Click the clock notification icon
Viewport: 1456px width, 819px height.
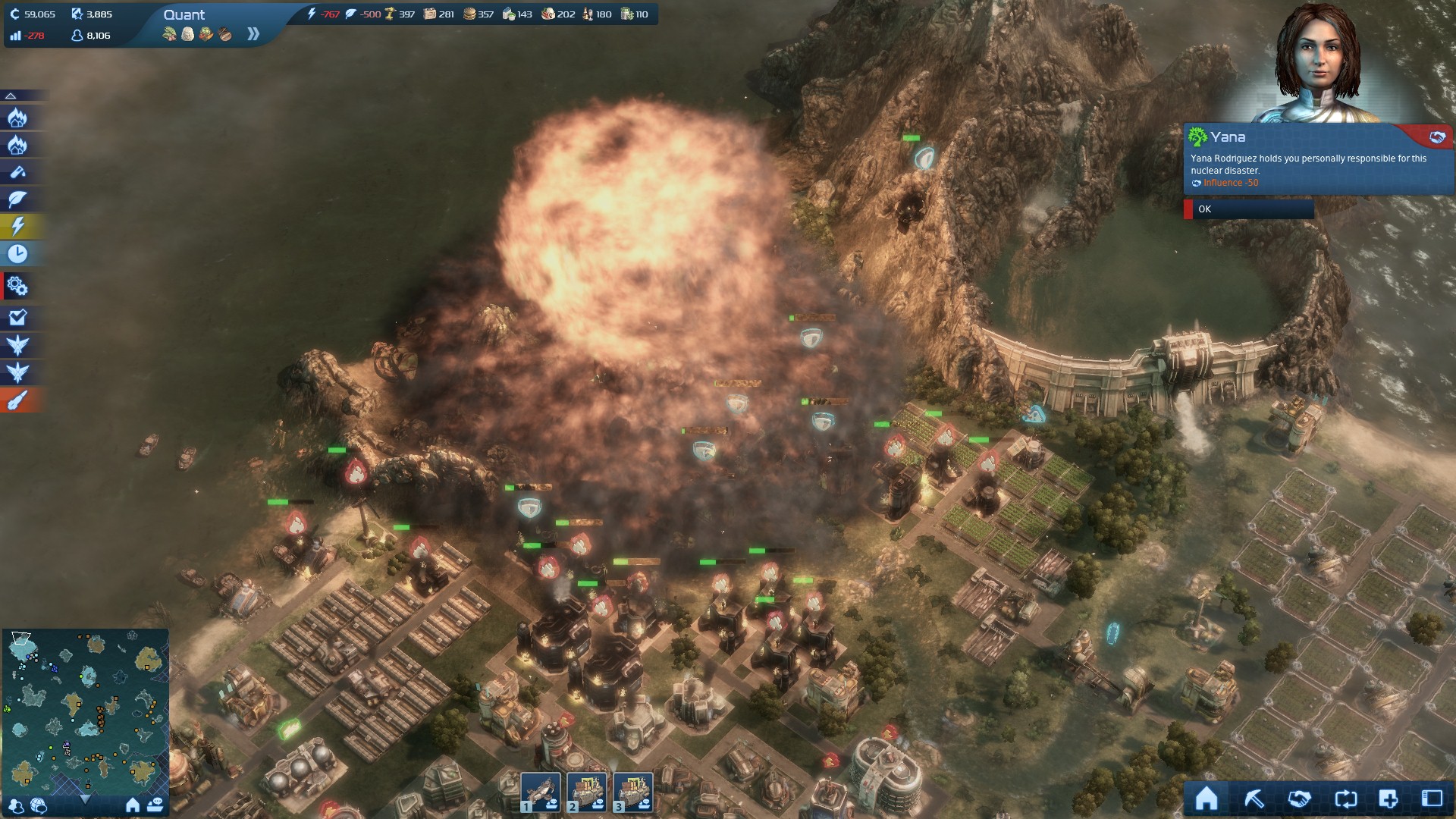coord(17,253)
